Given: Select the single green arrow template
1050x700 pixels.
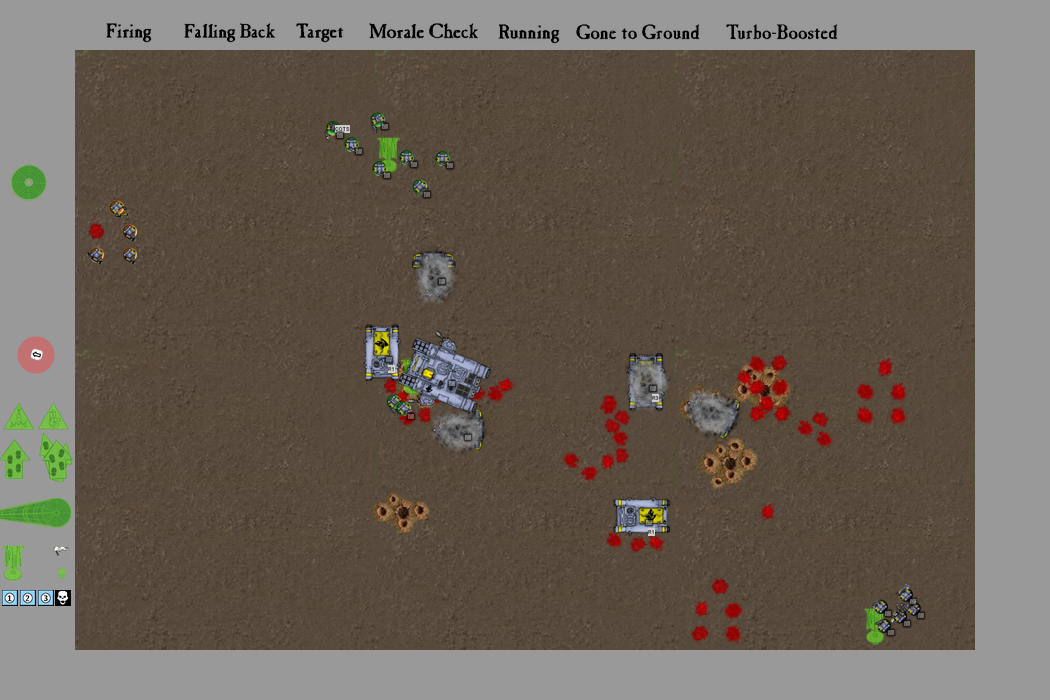Looking at the screenshot, I should tap(14, 460).
